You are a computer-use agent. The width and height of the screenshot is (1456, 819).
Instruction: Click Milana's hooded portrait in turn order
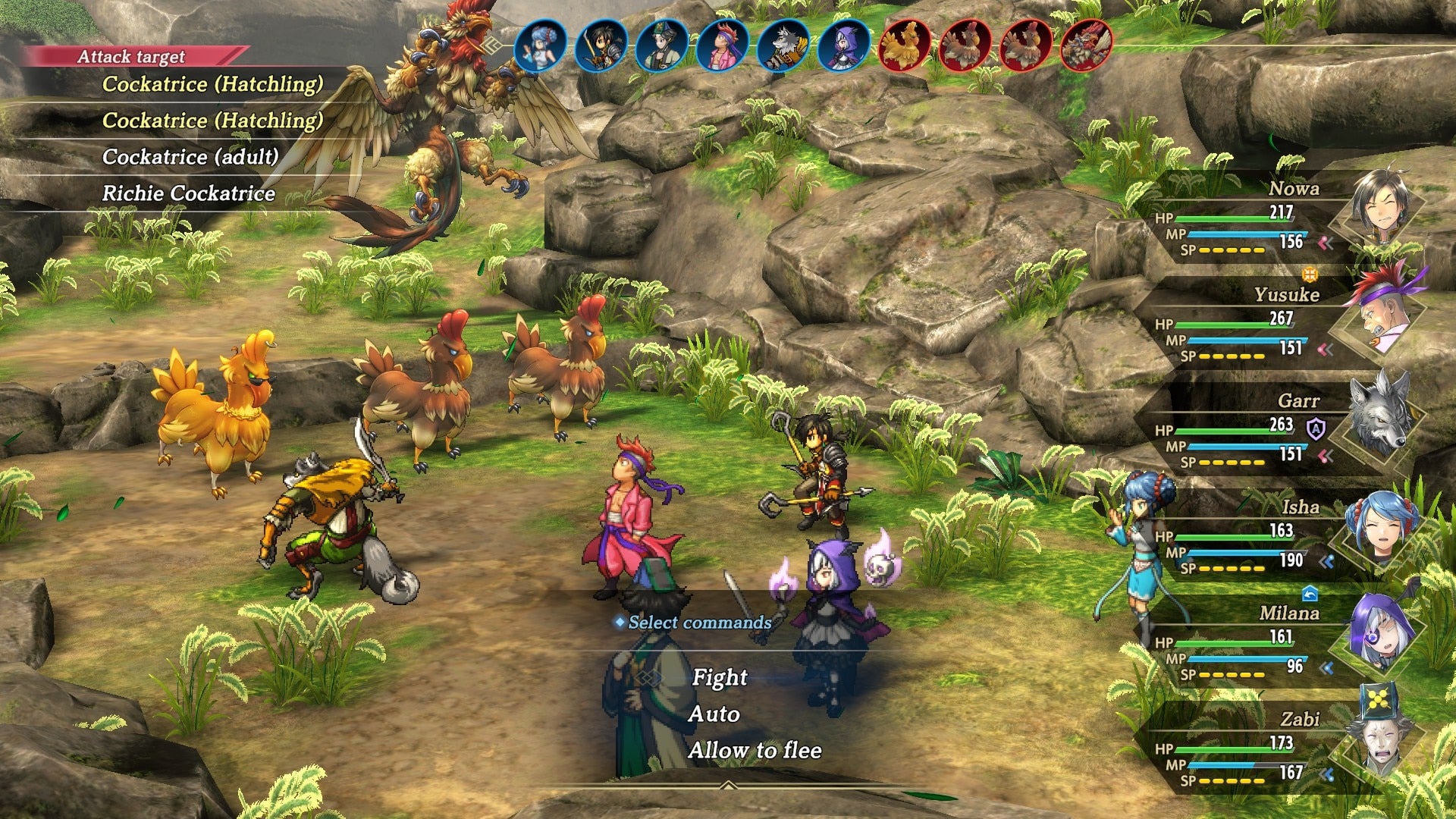point(843,45)
